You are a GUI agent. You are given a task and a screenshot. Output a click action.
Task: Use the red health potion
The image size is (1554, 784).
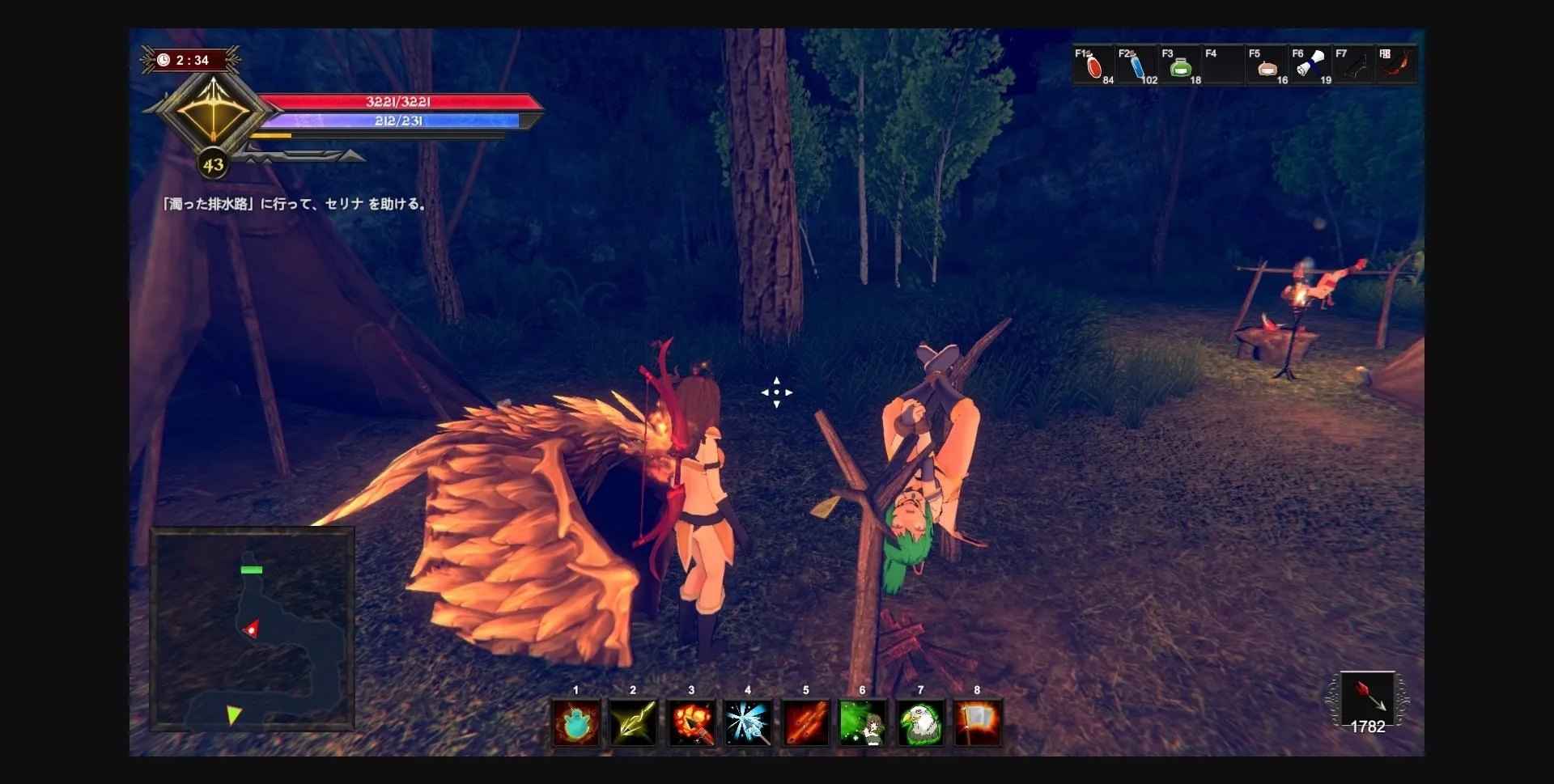pyautogui.click(x=1093, y=66)
